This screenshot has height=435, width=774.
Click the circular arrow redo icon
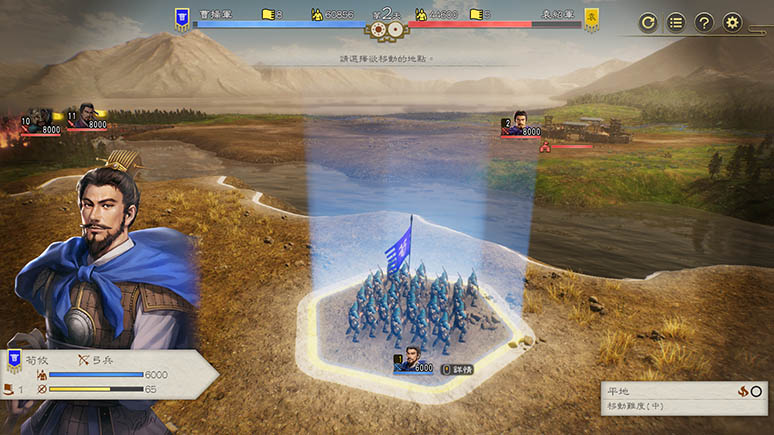pyautogui.click(x=648, y=21)
